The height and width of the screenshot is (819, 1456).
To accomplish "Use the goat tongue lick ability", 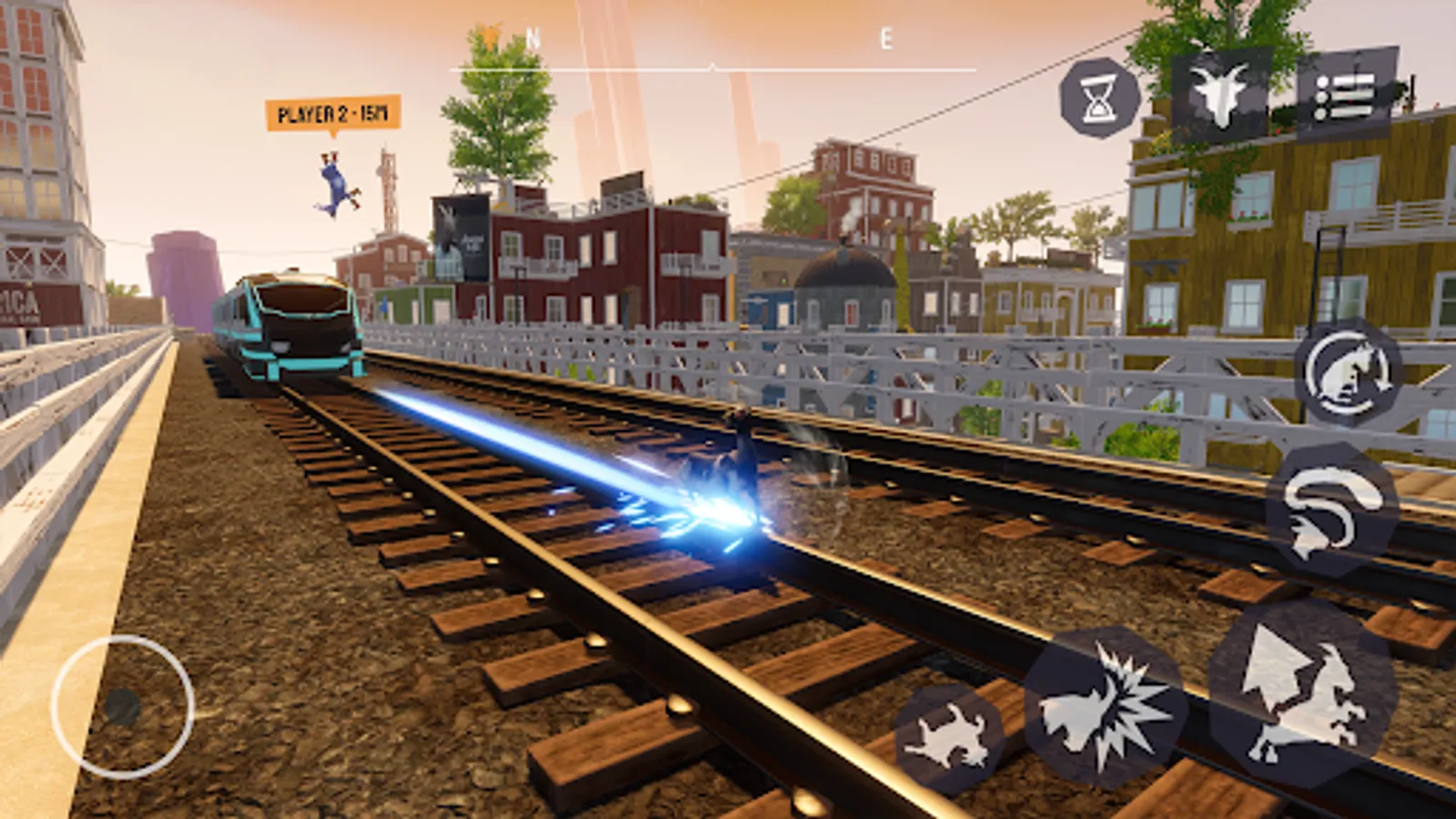I will (x=1338, y=508).
